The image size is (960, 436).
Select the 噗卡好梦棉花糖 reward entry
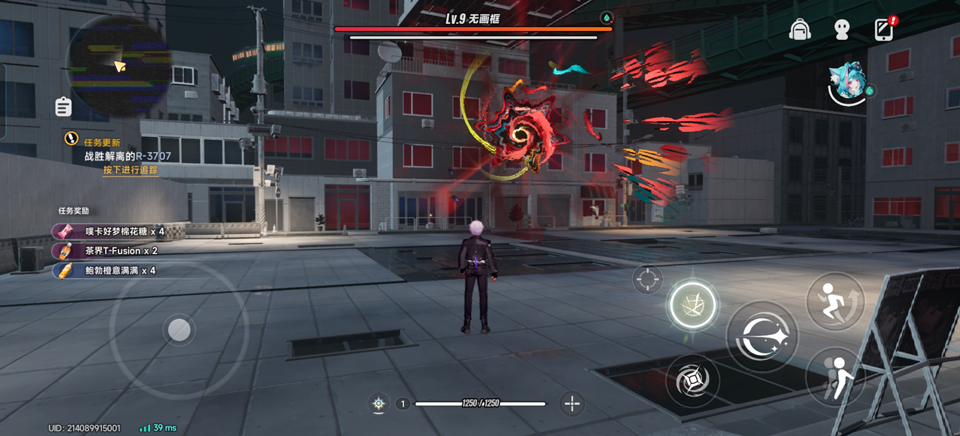110,231
